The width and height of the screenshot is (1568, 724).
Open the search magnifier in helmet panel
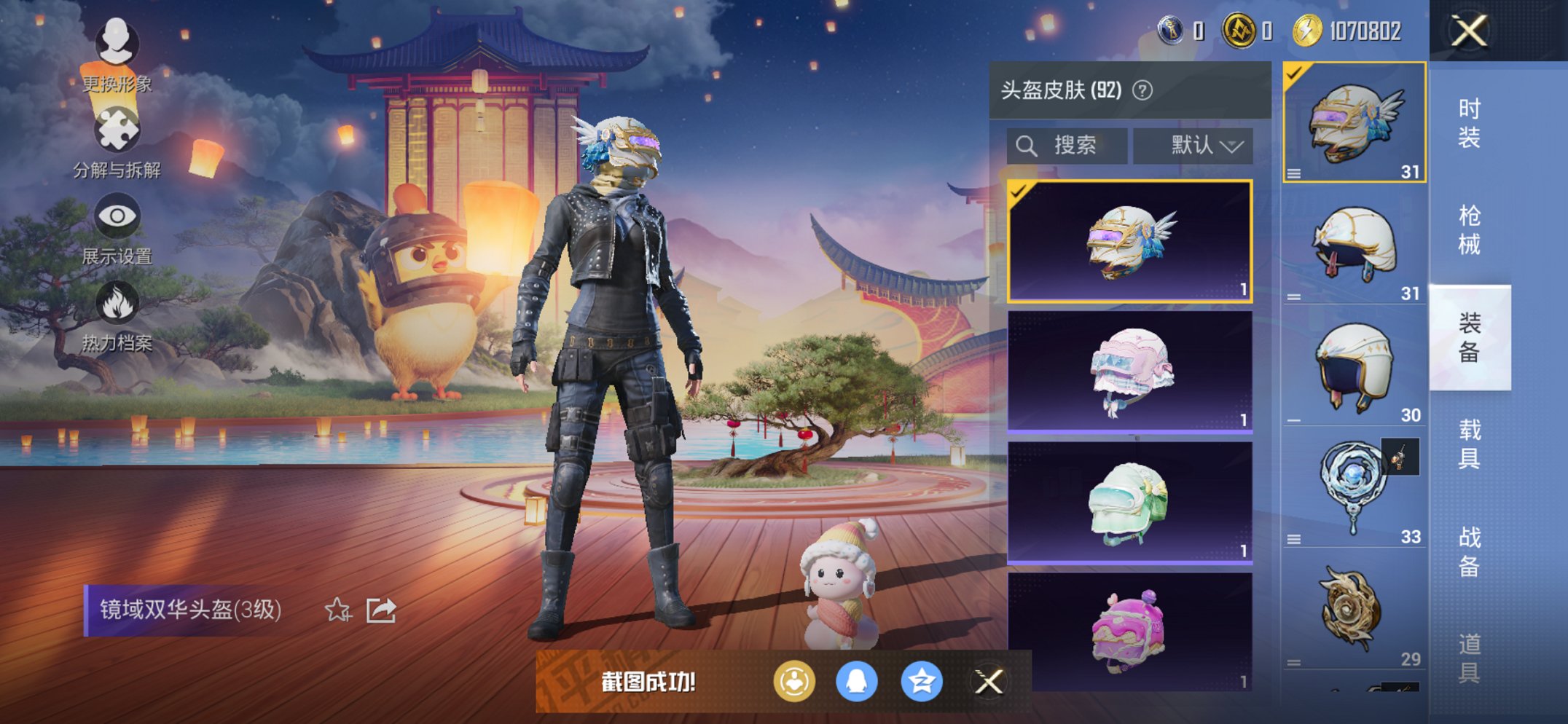[x=1028, y=144]
